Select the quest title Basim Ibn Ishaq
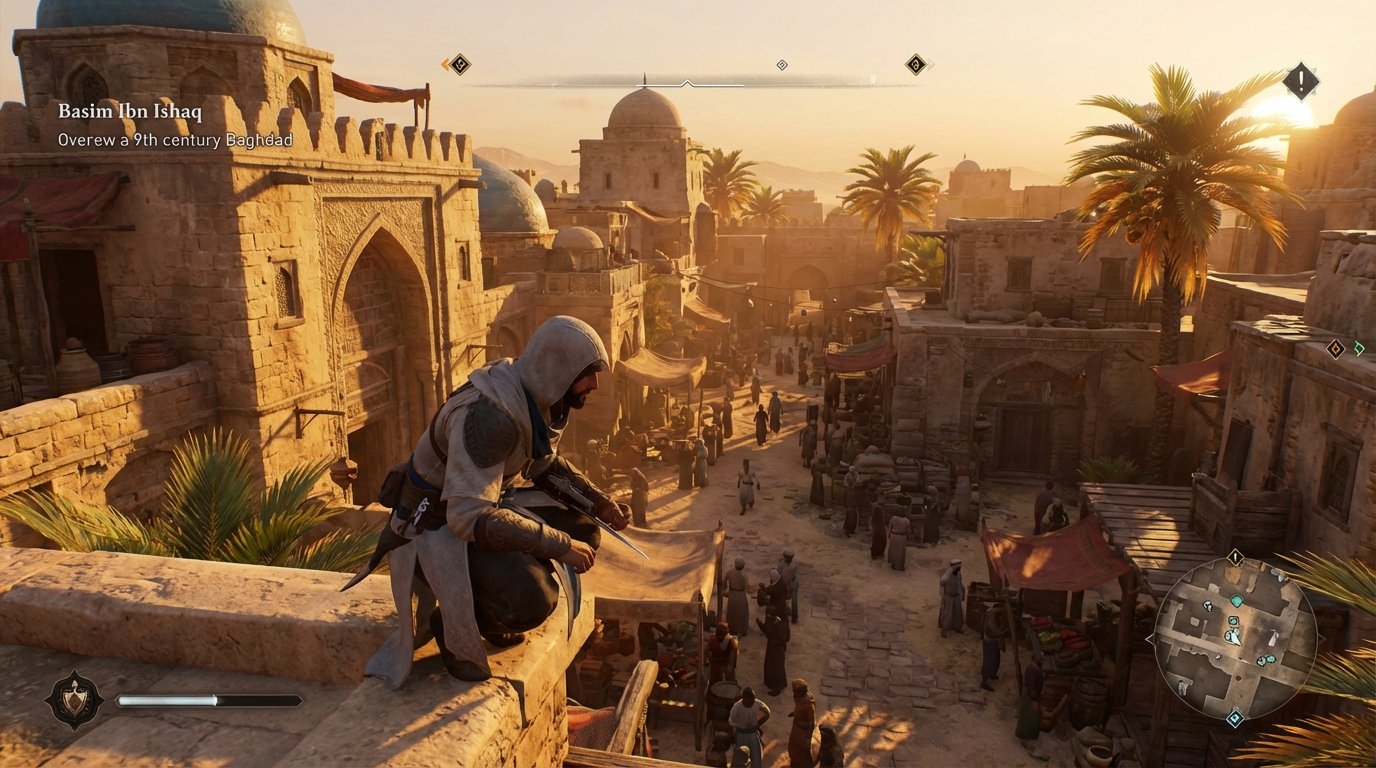 131,112
